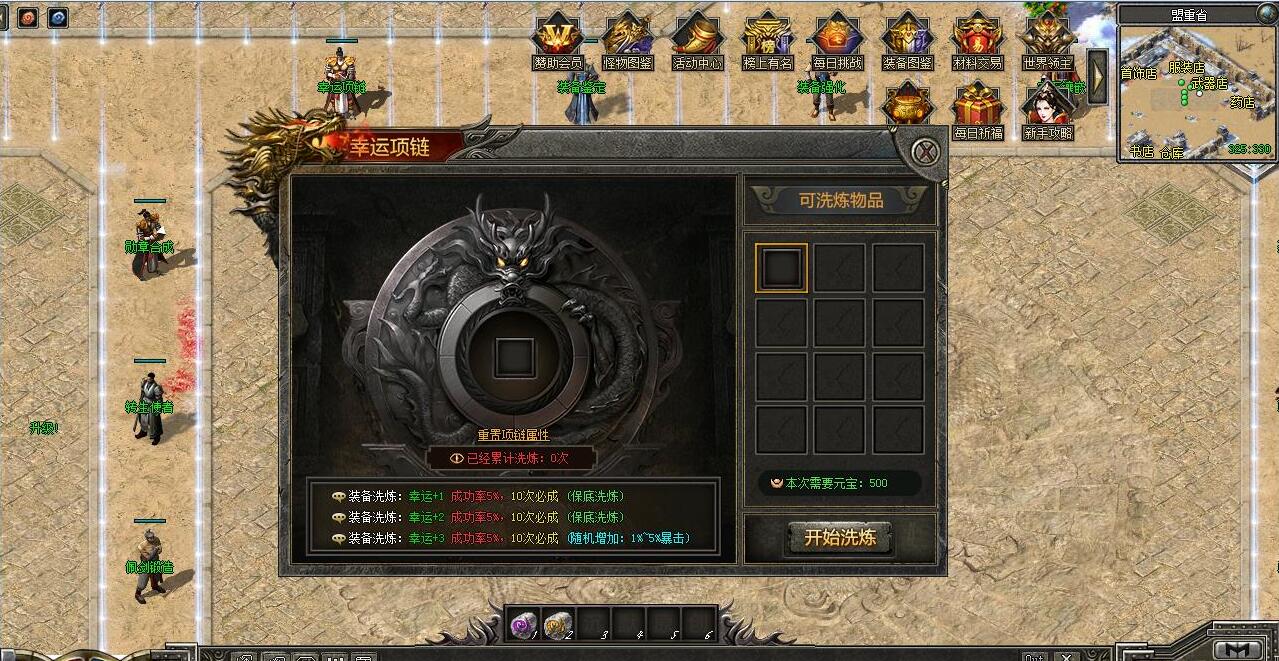The image size is (1279, 661).
Task: Open the 装备图鉴 equipment codex
Action: 907,40
